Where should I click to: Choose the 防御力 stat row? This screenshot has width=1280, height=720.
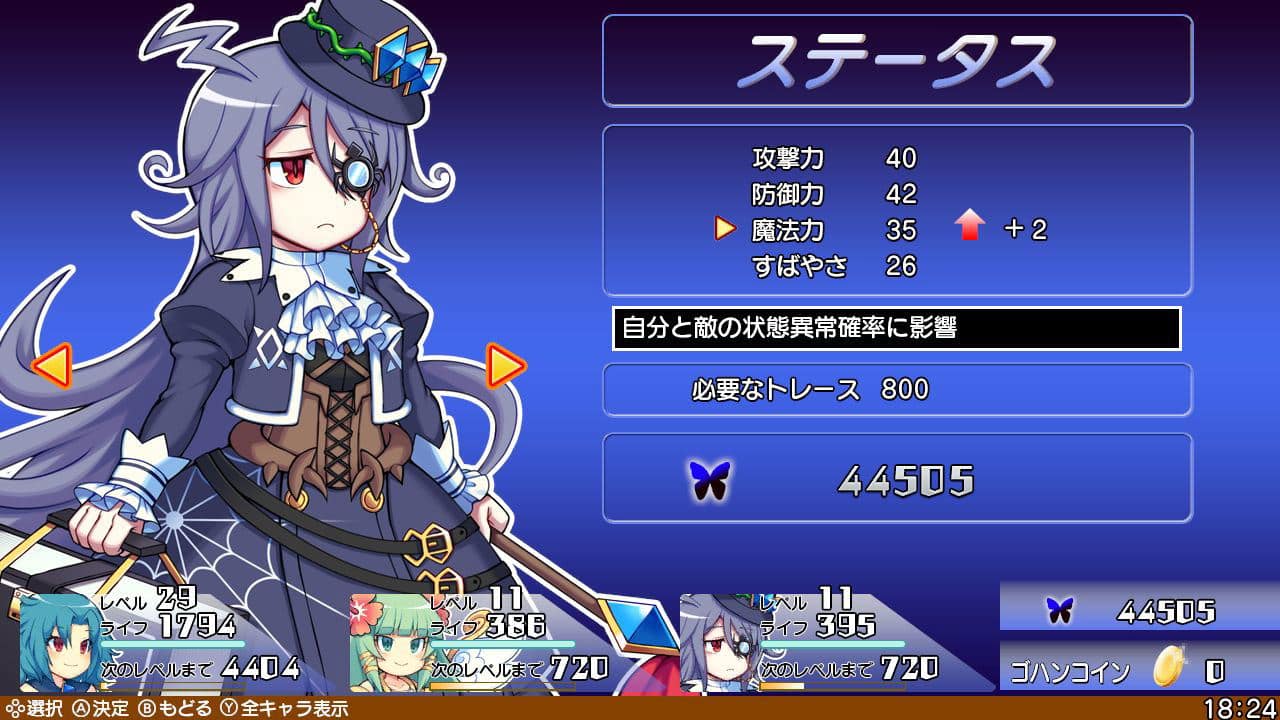pos(834,194)
